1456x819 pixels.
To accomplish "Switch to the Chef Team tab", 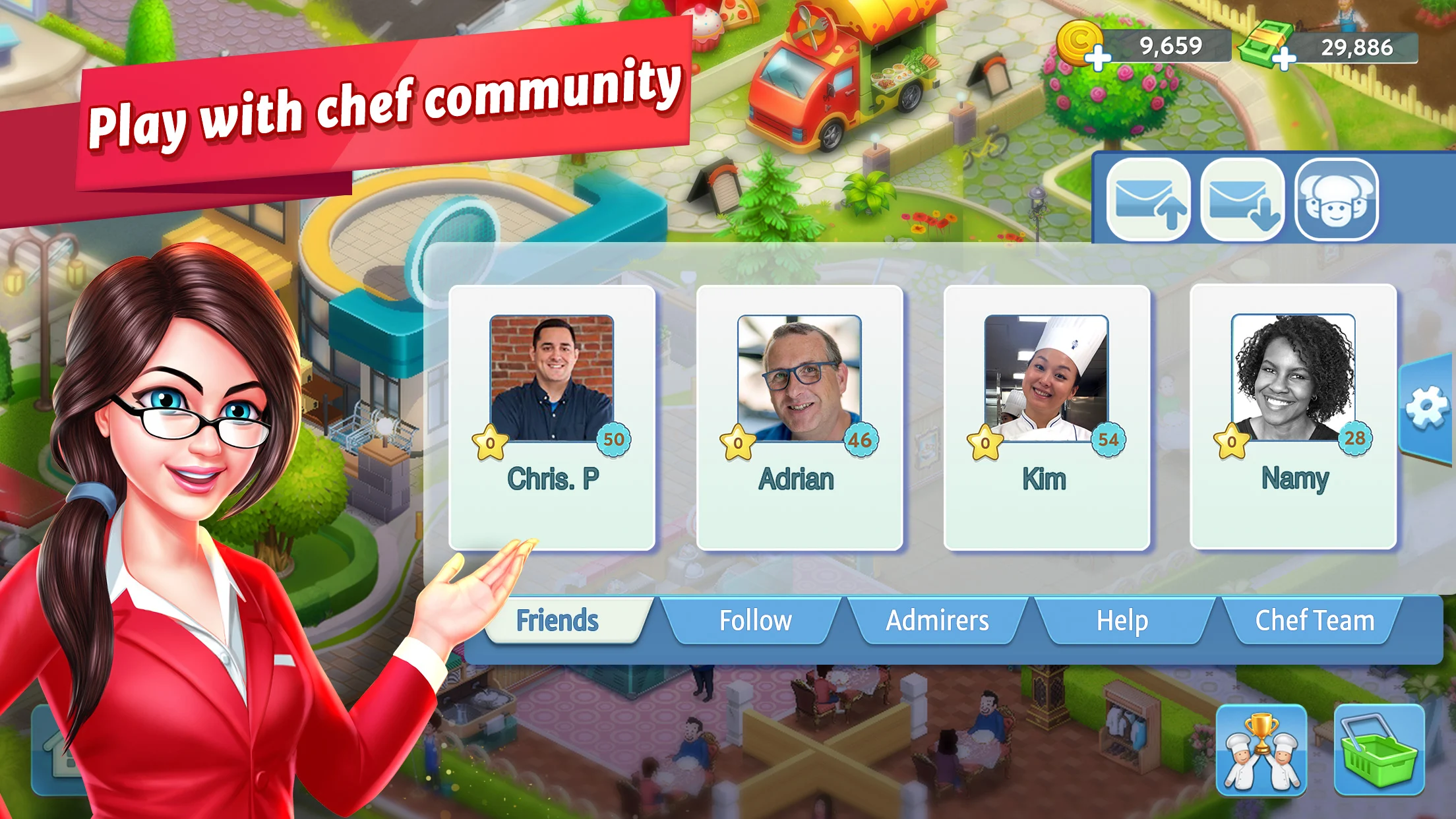I will [1314, 621].
